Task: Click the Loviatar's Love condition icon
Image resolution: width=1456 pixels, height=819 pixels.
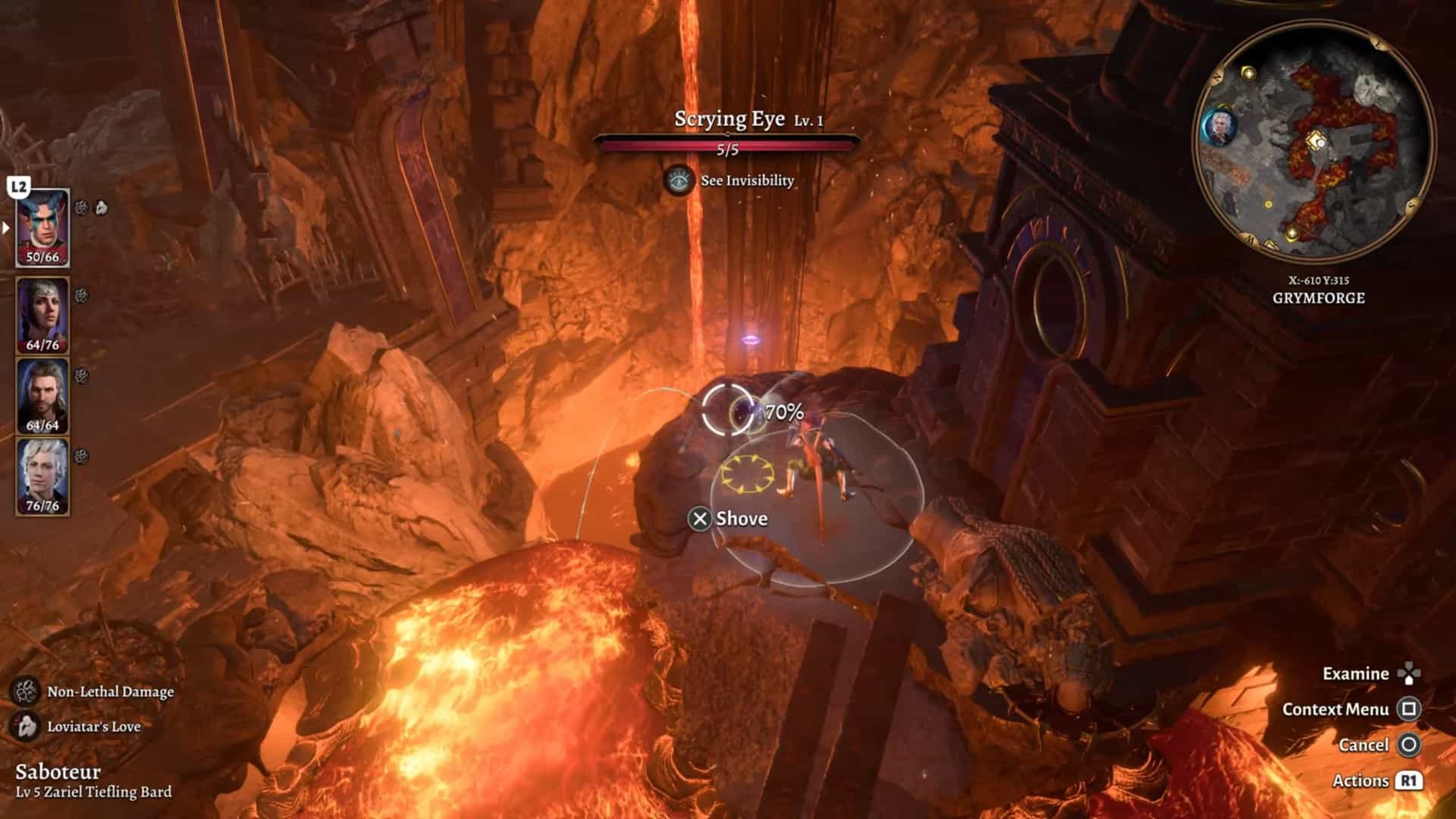Action: point(27,725)
